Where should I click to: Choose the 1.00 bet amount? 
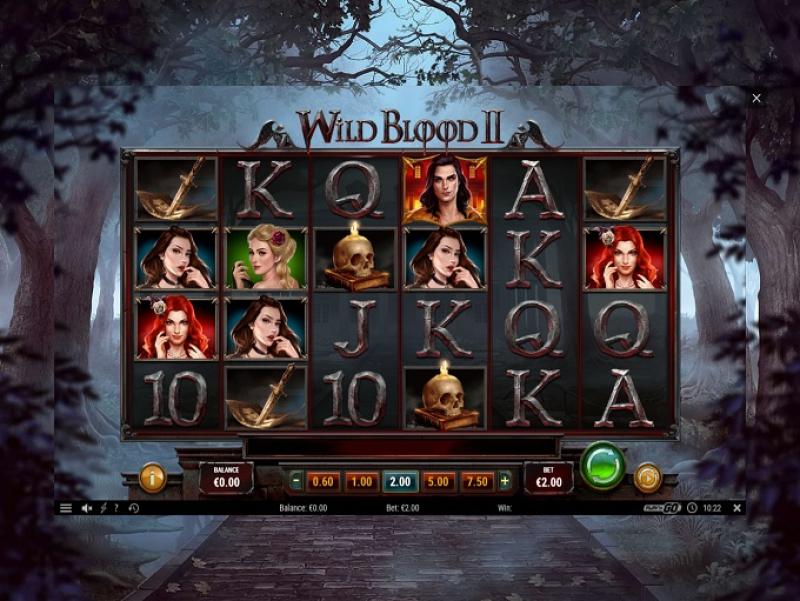click(x=361, y=481)
